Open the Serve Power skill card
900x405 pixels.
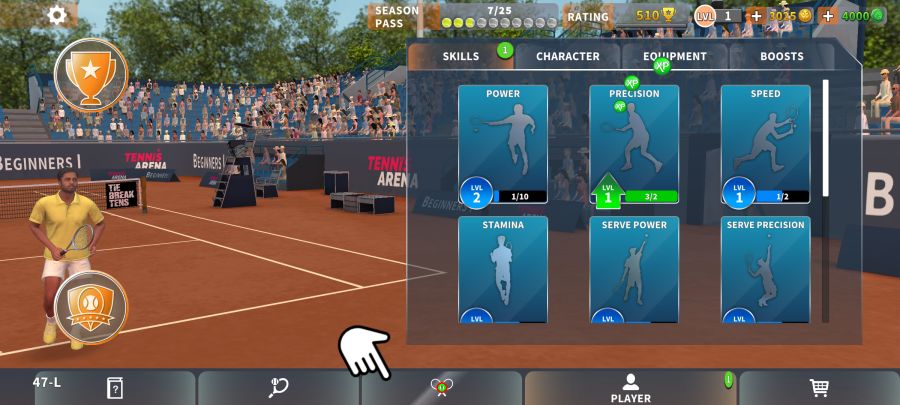tap(634, 270)
